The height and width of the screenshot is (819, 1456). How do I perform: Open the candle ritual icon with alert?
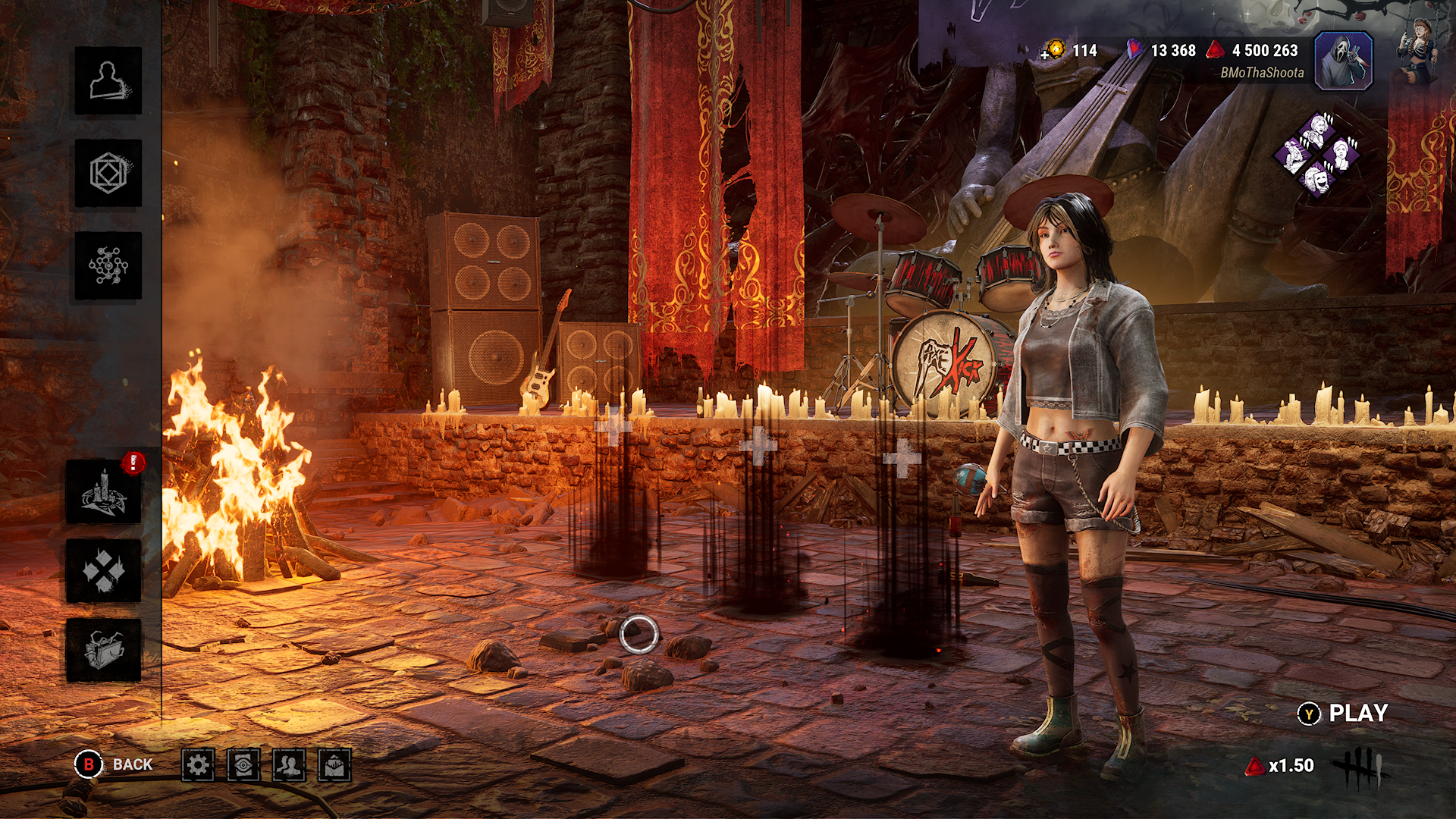pyautogui.click(x=104, y=492)
